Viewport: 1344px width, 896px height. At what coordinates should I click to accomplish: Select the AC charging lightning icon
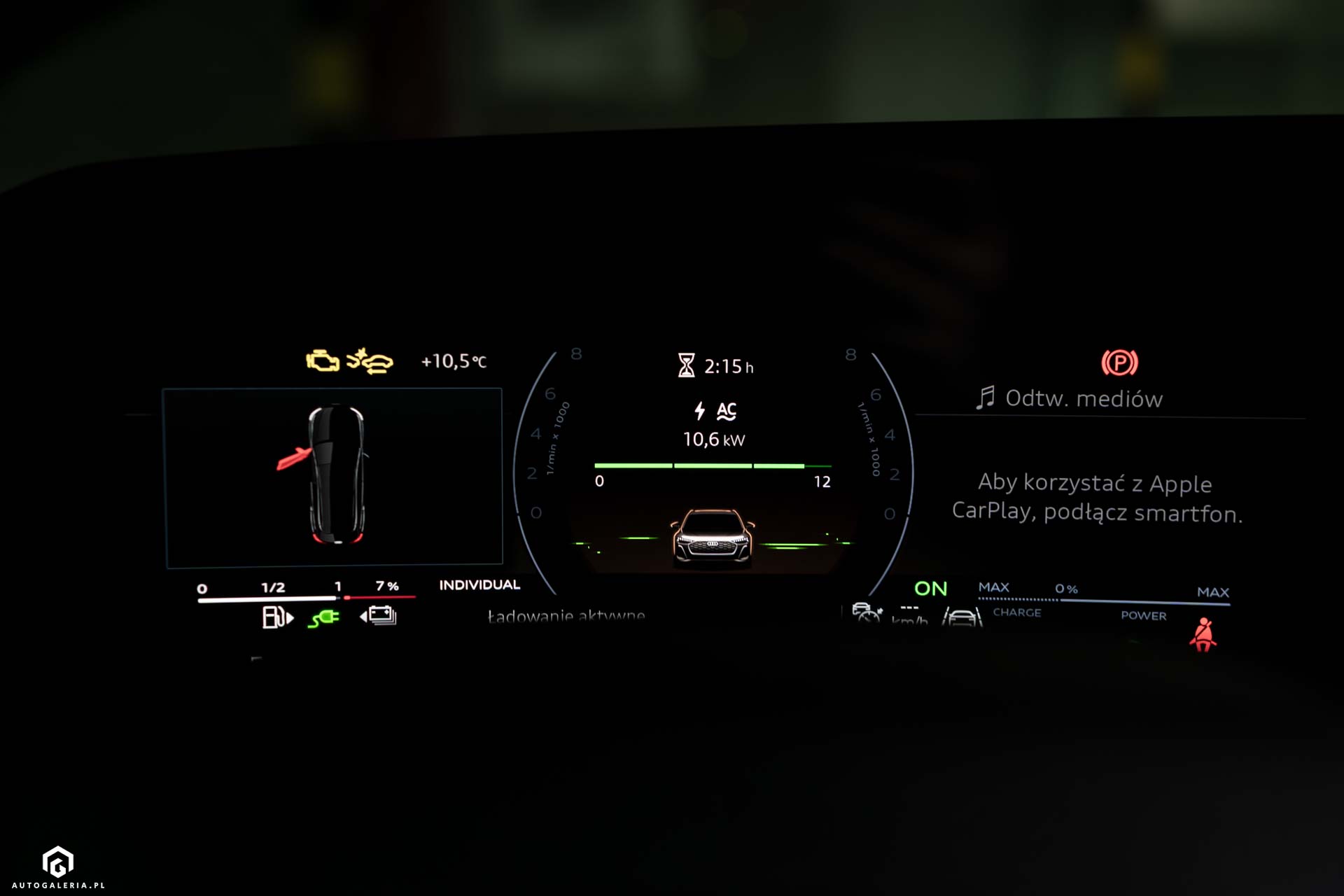pyautogui.click(x=699, y=411)
